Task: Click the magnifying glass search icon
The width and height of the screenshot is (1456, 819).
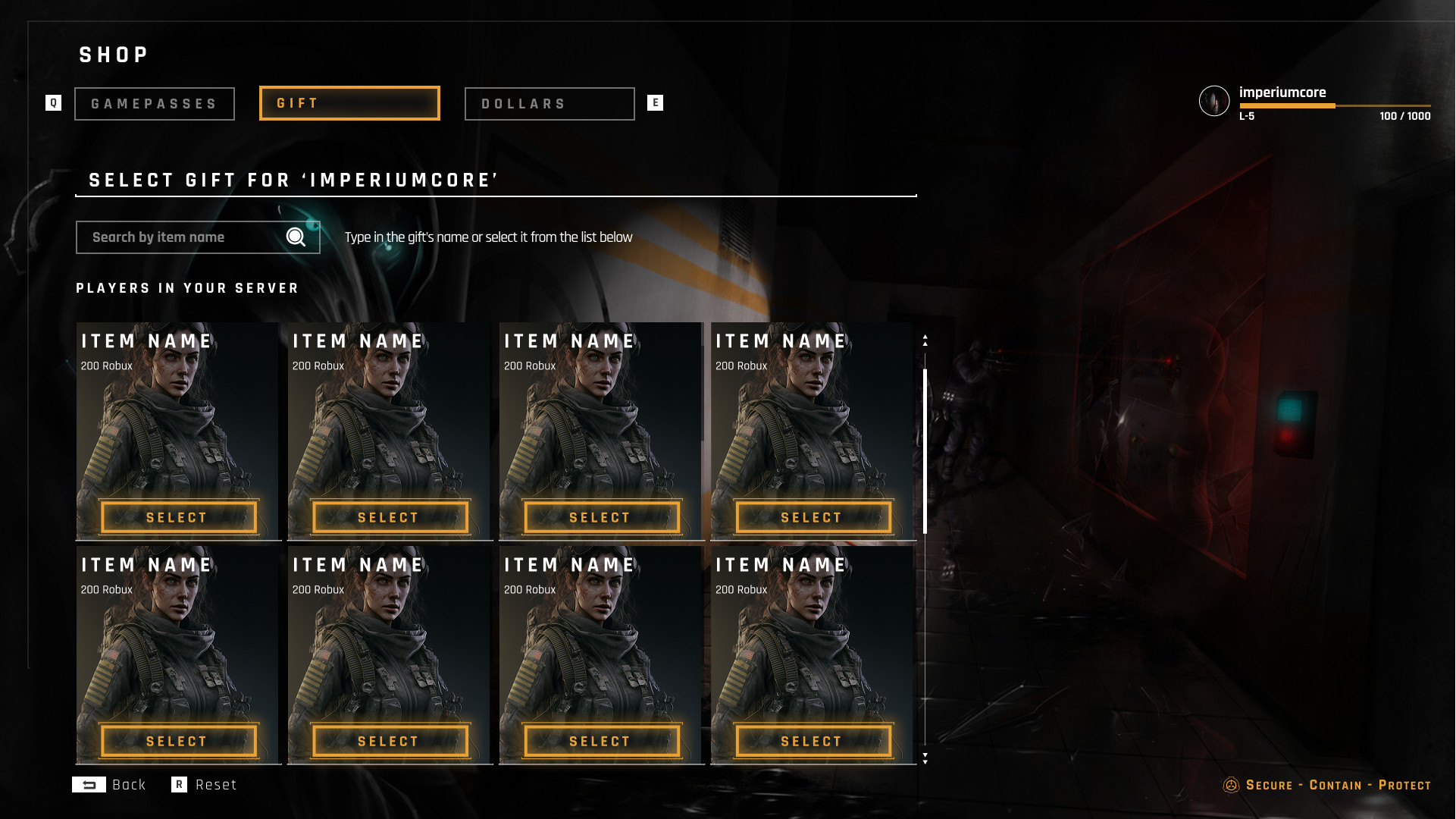Action: [x=296, y=237]
